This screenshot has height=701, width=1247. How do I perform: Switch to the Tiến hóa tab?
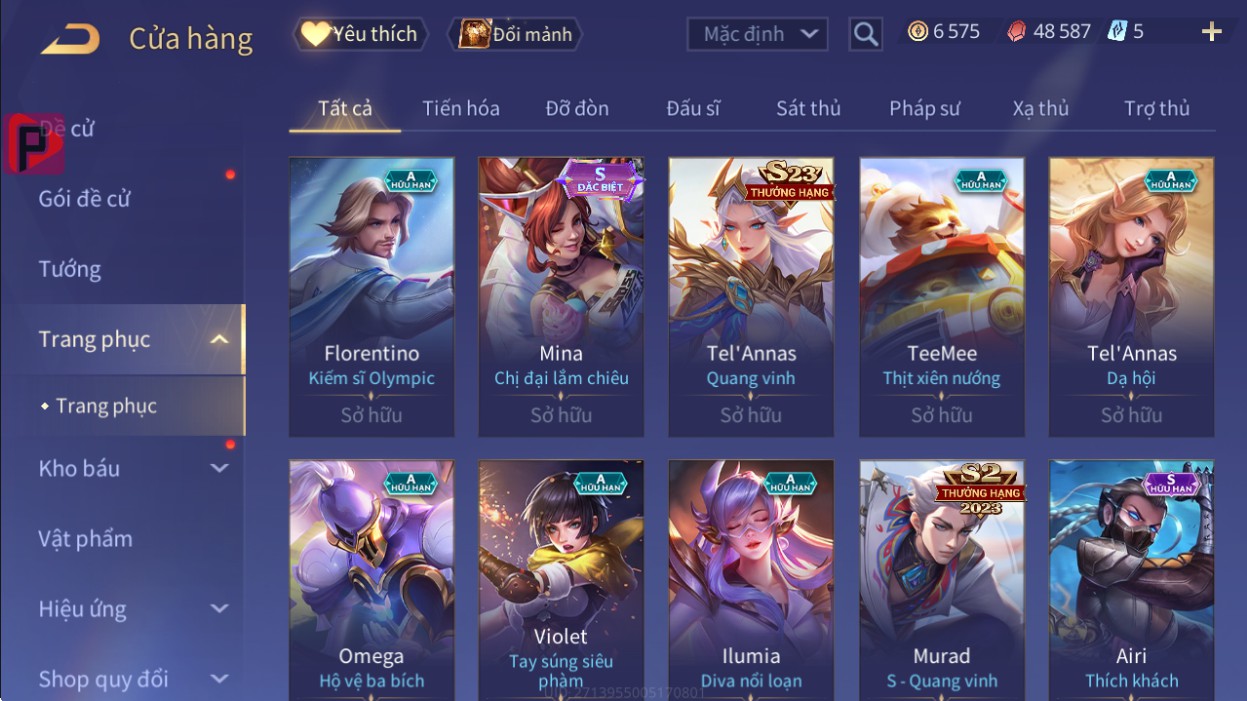[460, 108]
